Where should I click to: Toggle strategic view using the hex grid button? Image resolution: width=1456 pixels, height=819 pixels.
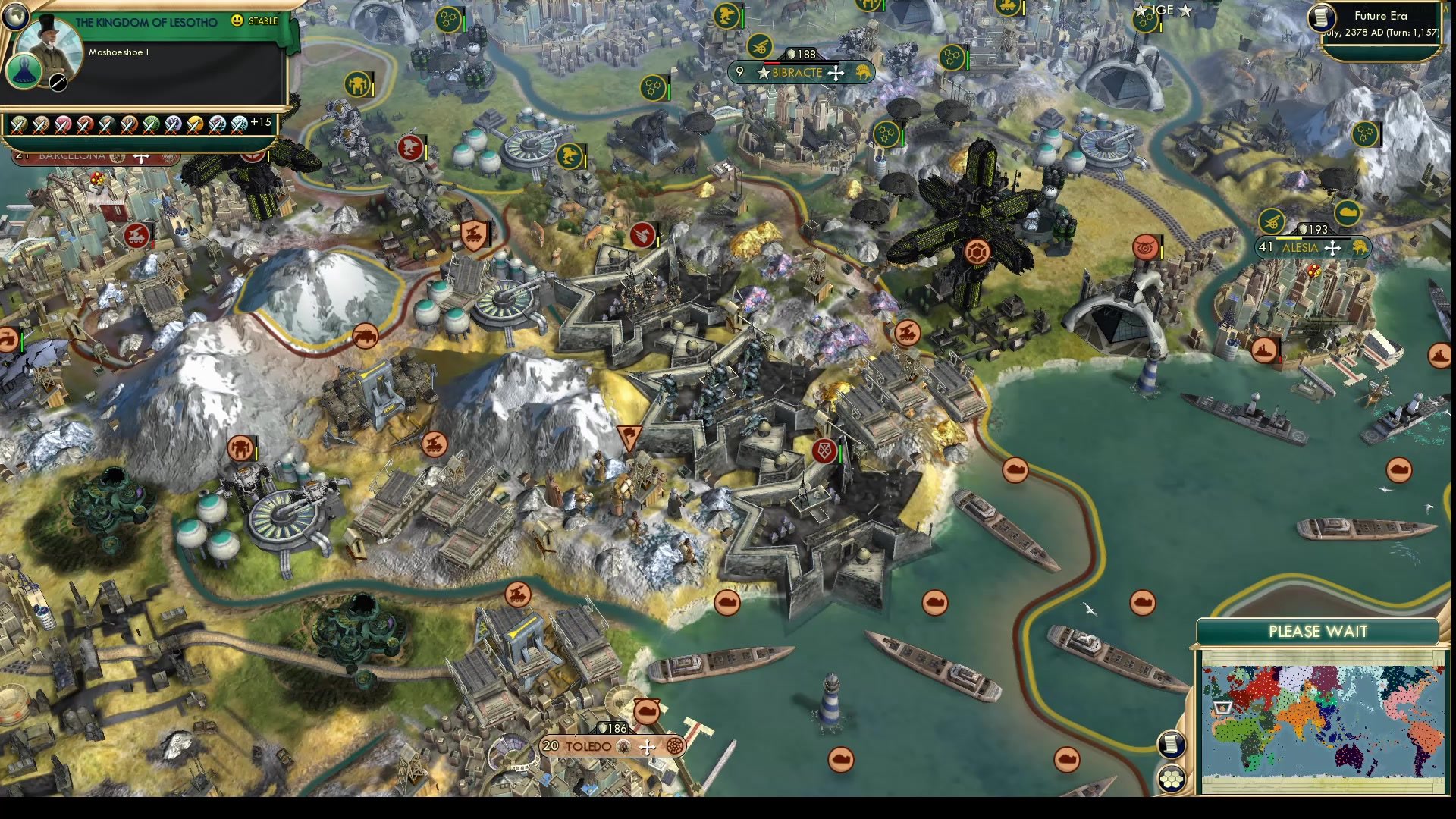click(1172, 777)
